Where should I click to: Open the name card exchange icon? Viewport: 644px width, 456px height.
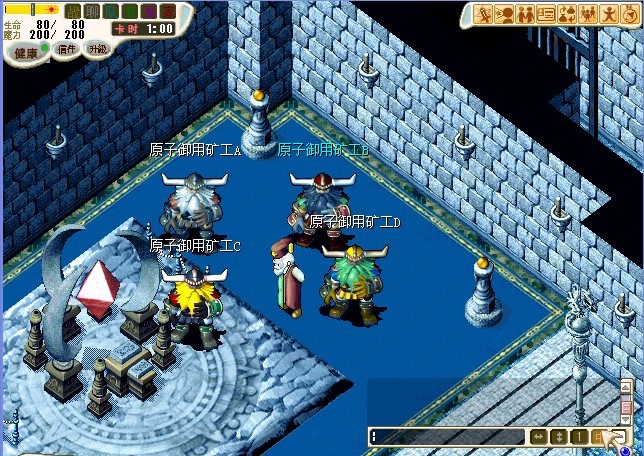(546, 14)
